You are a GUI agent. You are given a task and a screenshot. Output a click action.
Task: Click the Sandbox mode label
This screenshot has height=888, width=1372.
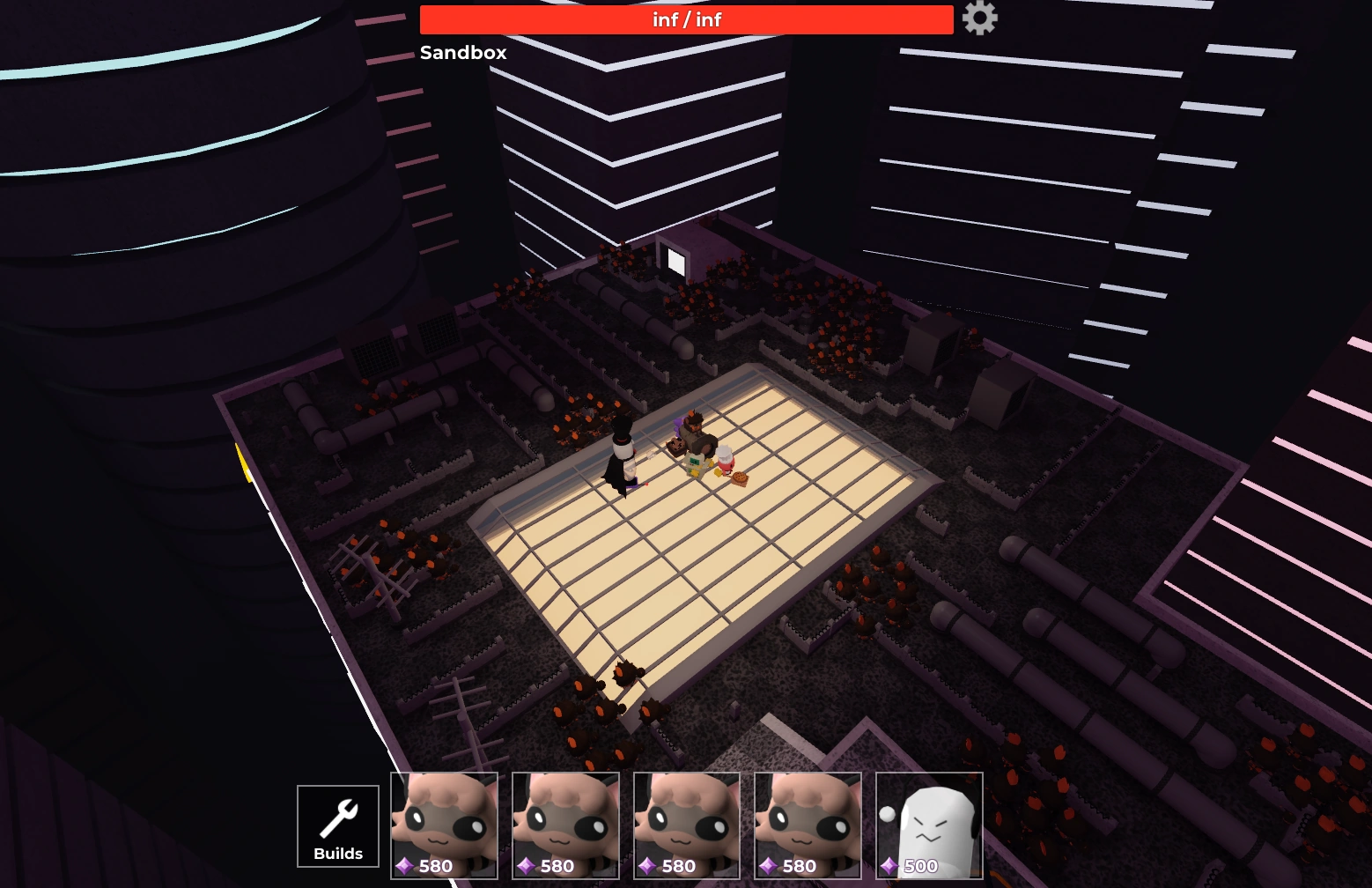click(x=462, y=53)
